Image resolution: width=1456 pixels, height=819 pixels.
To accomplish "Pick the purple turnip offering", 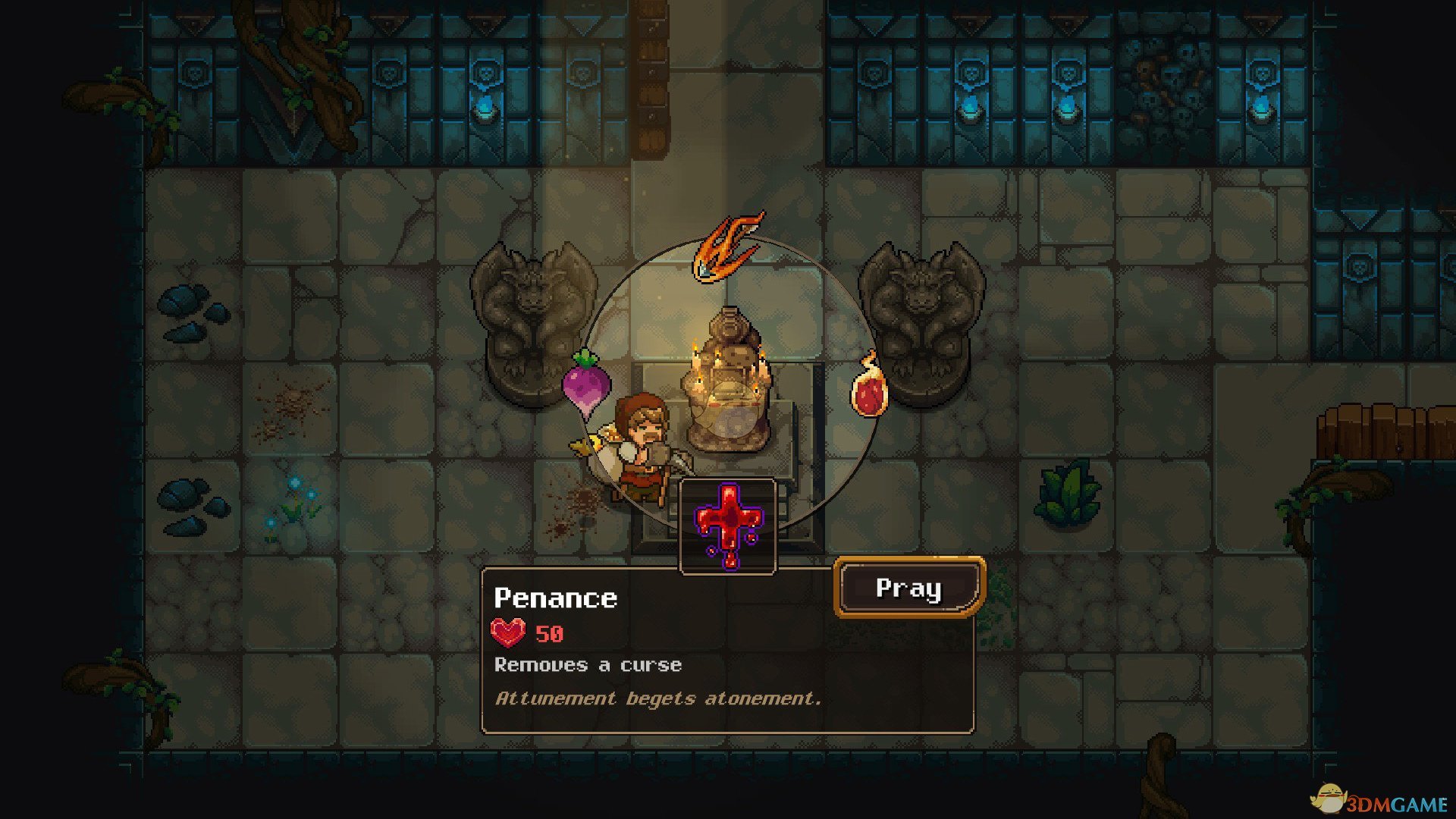I will (586, 383).
